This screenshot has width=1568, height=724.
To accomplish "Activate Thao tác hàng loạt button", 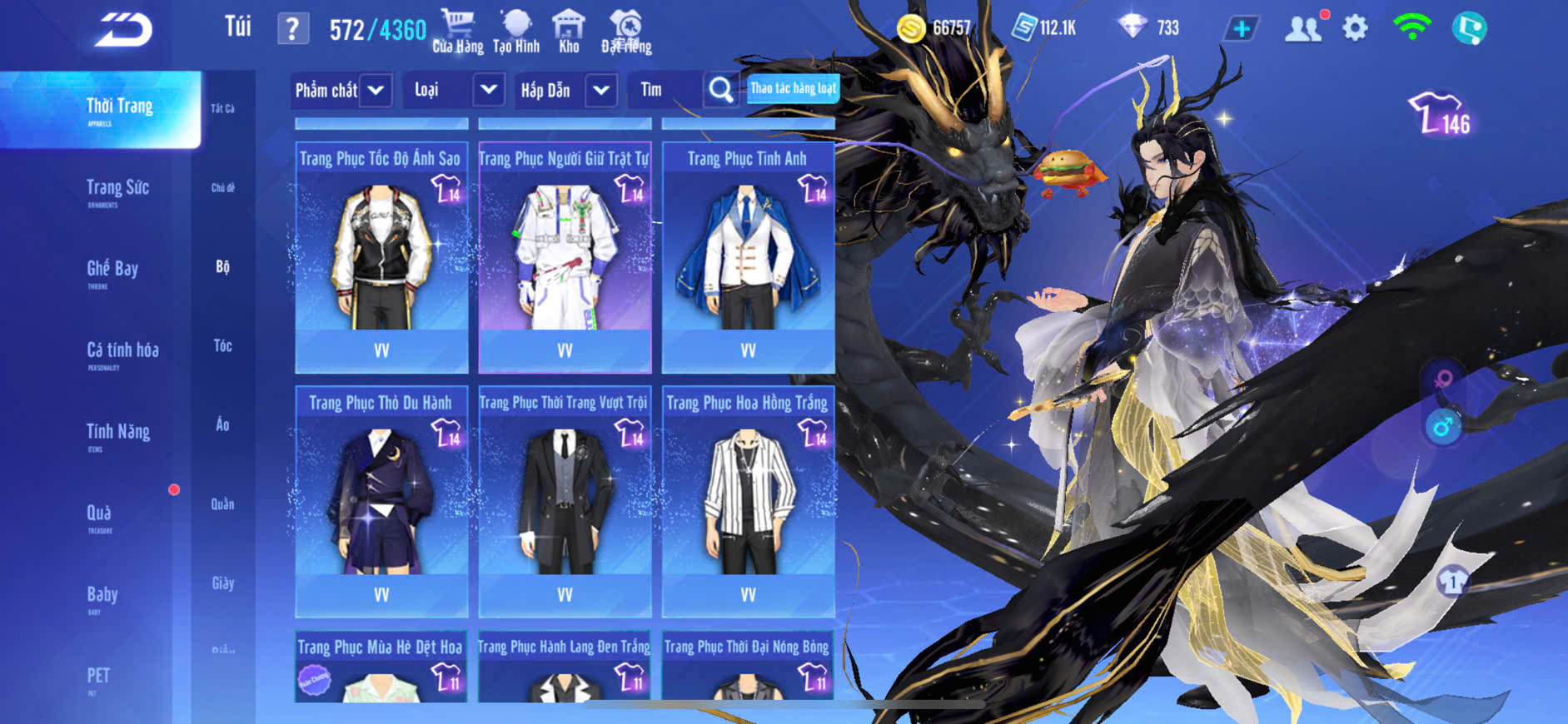I will tap(793, 88).
